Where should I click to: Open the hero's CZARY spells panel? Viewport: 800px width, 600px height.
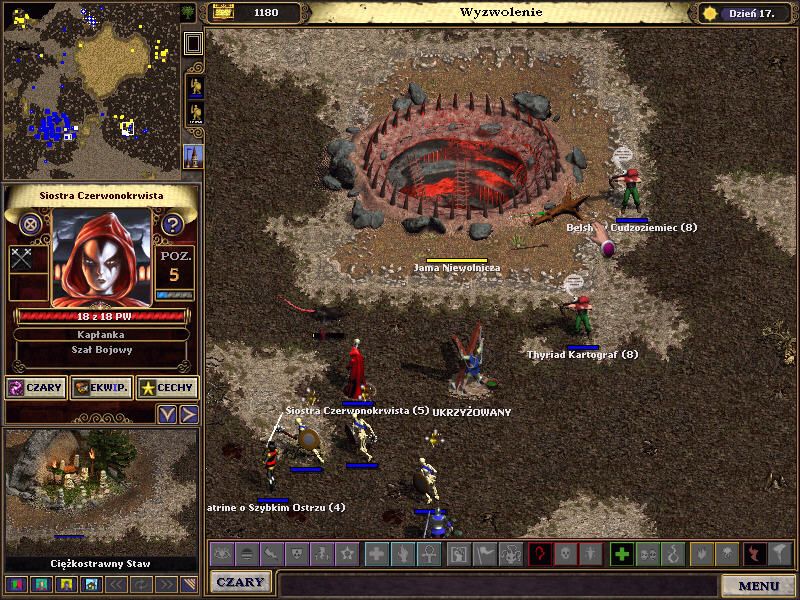[36, 387]
